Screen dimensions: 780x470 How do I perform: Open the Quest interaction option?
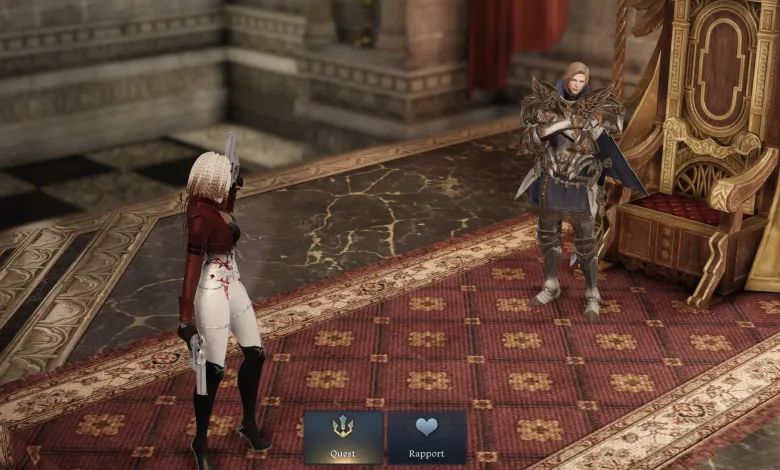click(x=343, y=437)
